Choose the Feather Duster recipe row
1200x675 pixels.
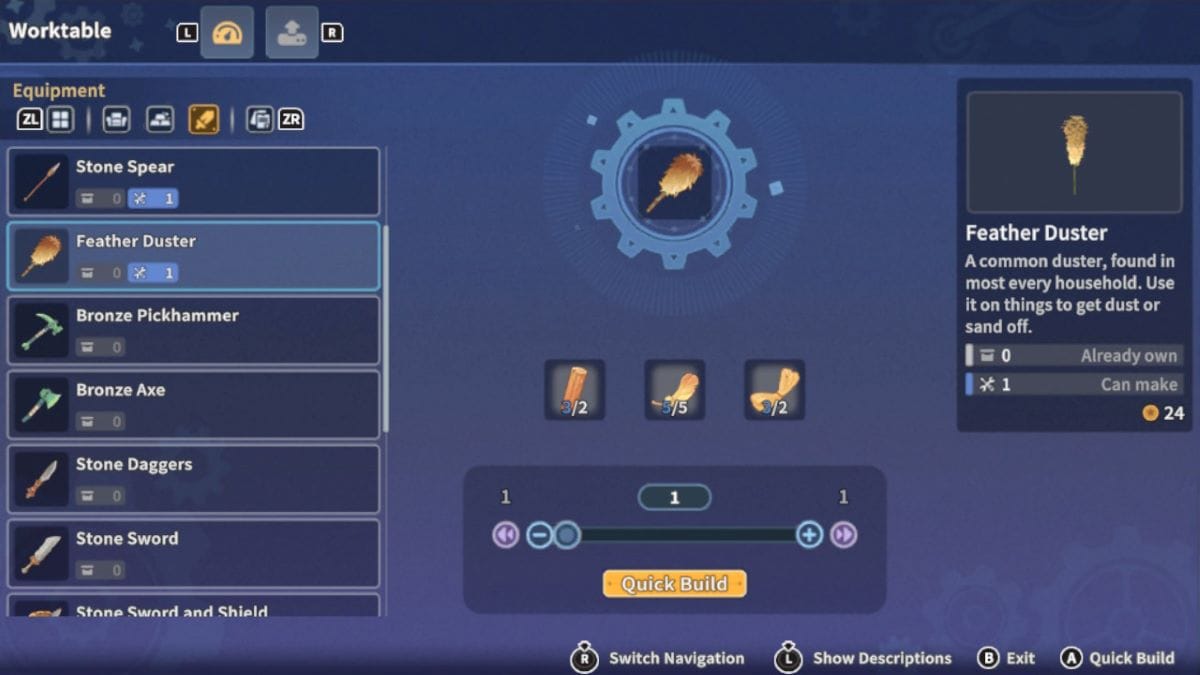pyautogui.click(x=194, y=256)
